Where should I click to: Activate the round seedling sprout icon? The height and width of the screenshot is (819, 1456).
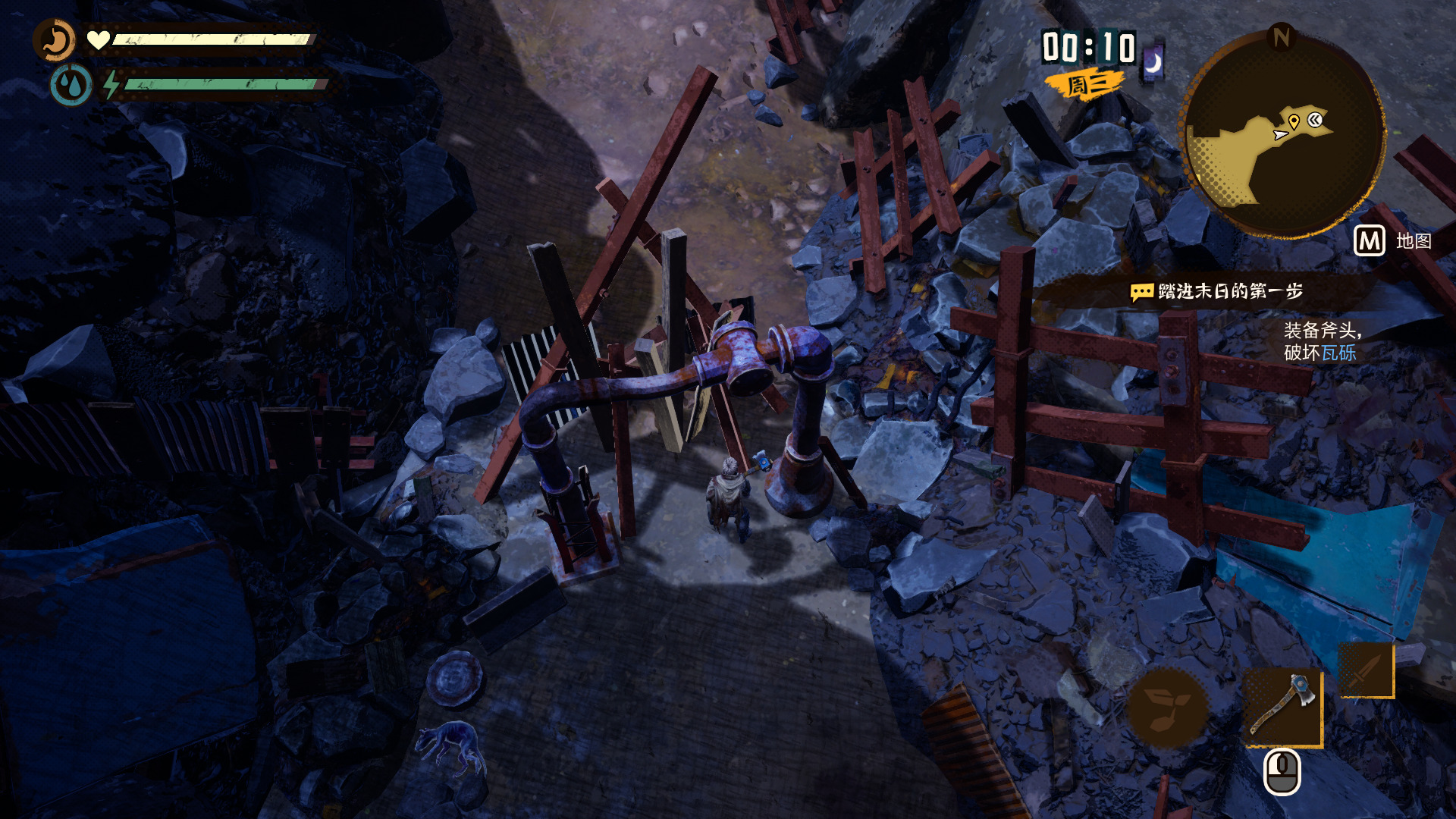pyautogui.click(x=1167, y=708)
